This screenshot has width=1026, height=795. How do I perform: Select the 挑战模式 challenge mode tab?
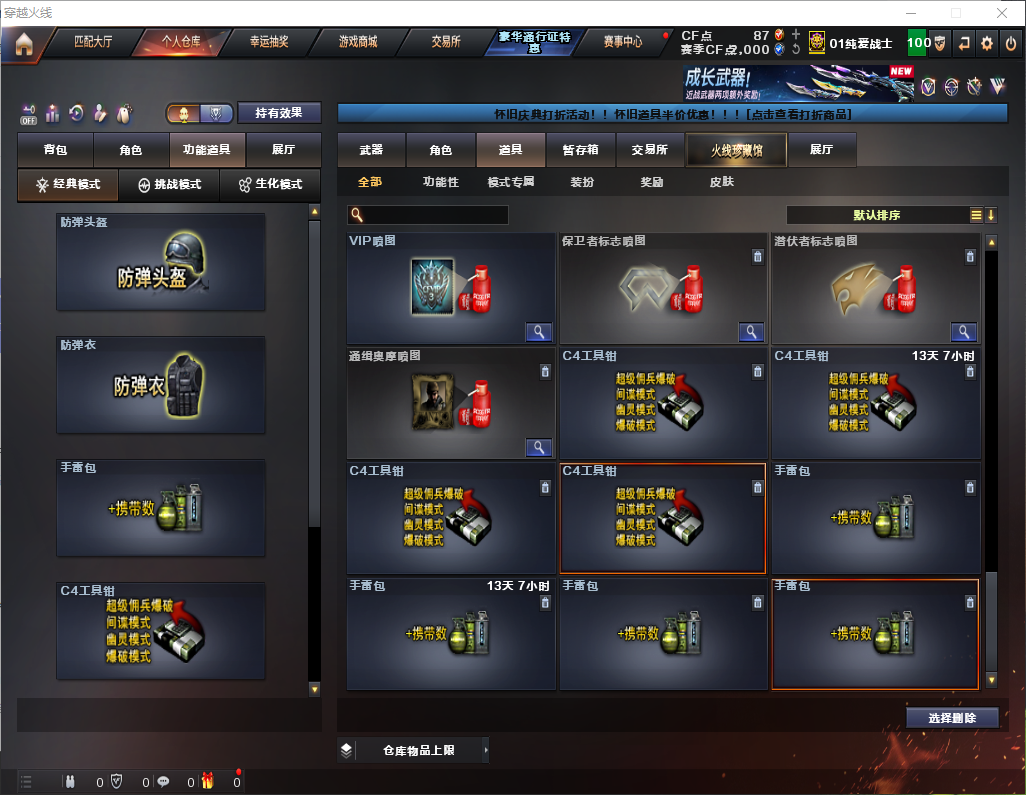coord(170,185)
